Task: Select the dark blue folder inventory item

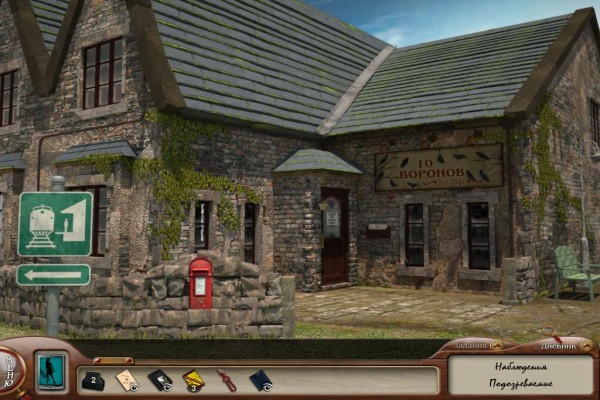Action: pos(260,380)
